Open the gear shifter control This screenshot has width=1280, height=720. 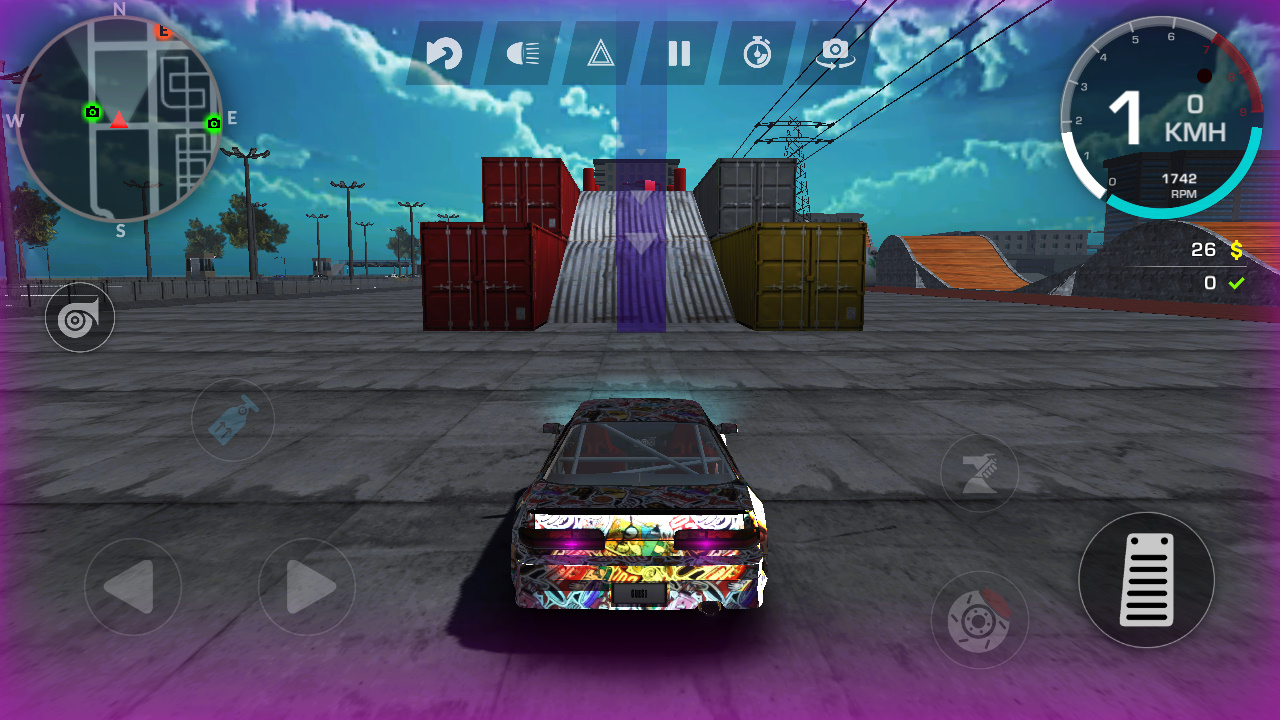click(232, 420)
